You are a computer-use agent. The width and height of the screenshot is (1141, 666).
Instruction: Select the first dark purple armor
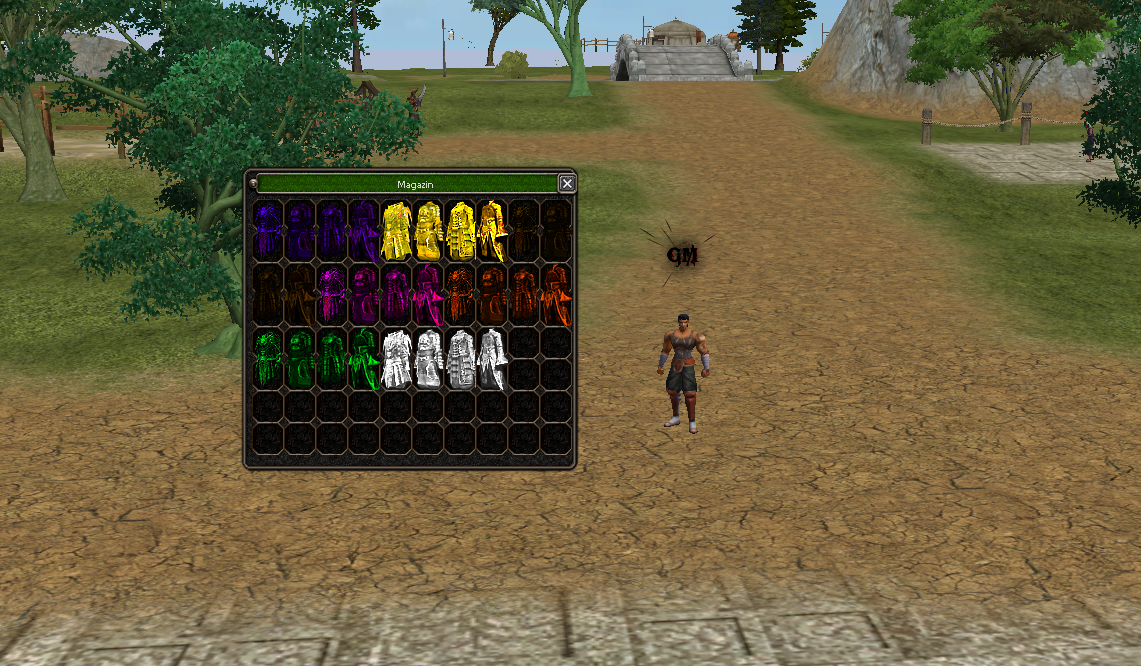point(267,231)
